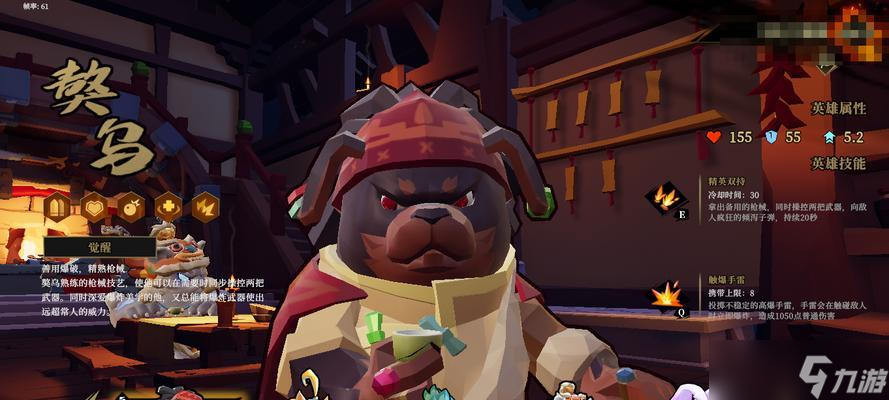
Task: Select the heart hexagon talent icon
Action: click(x=94, y=208)
